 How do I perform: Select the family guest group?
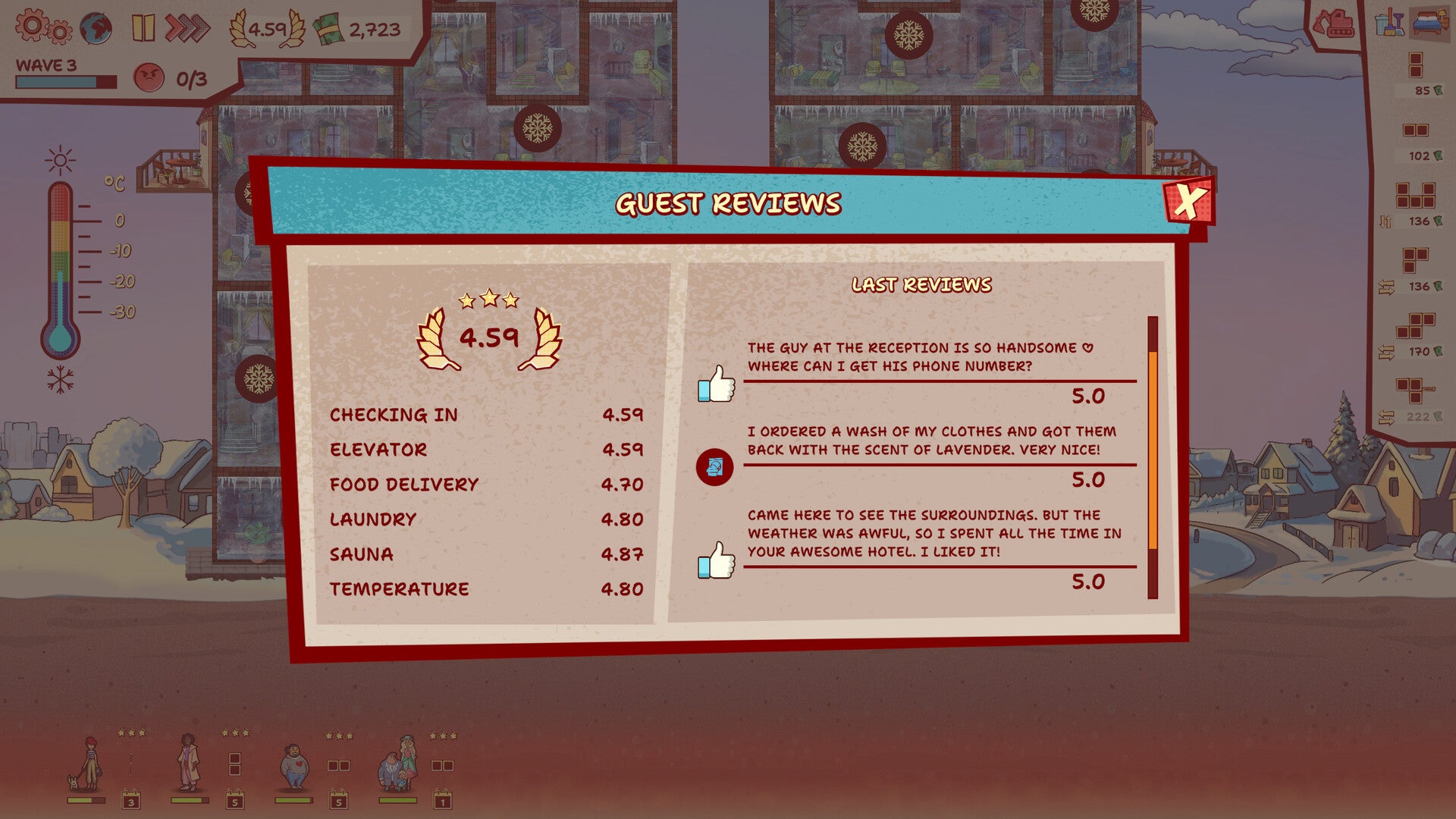397,764
